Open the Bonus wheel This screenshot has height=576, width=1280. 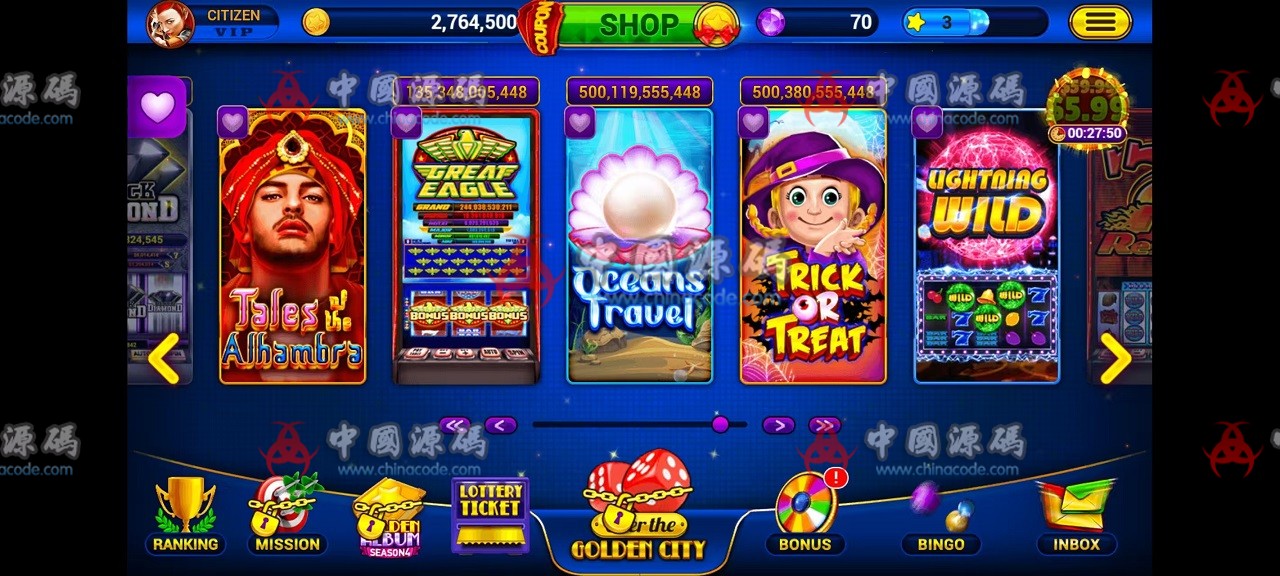pyautogui.click(x=806, y=512)
